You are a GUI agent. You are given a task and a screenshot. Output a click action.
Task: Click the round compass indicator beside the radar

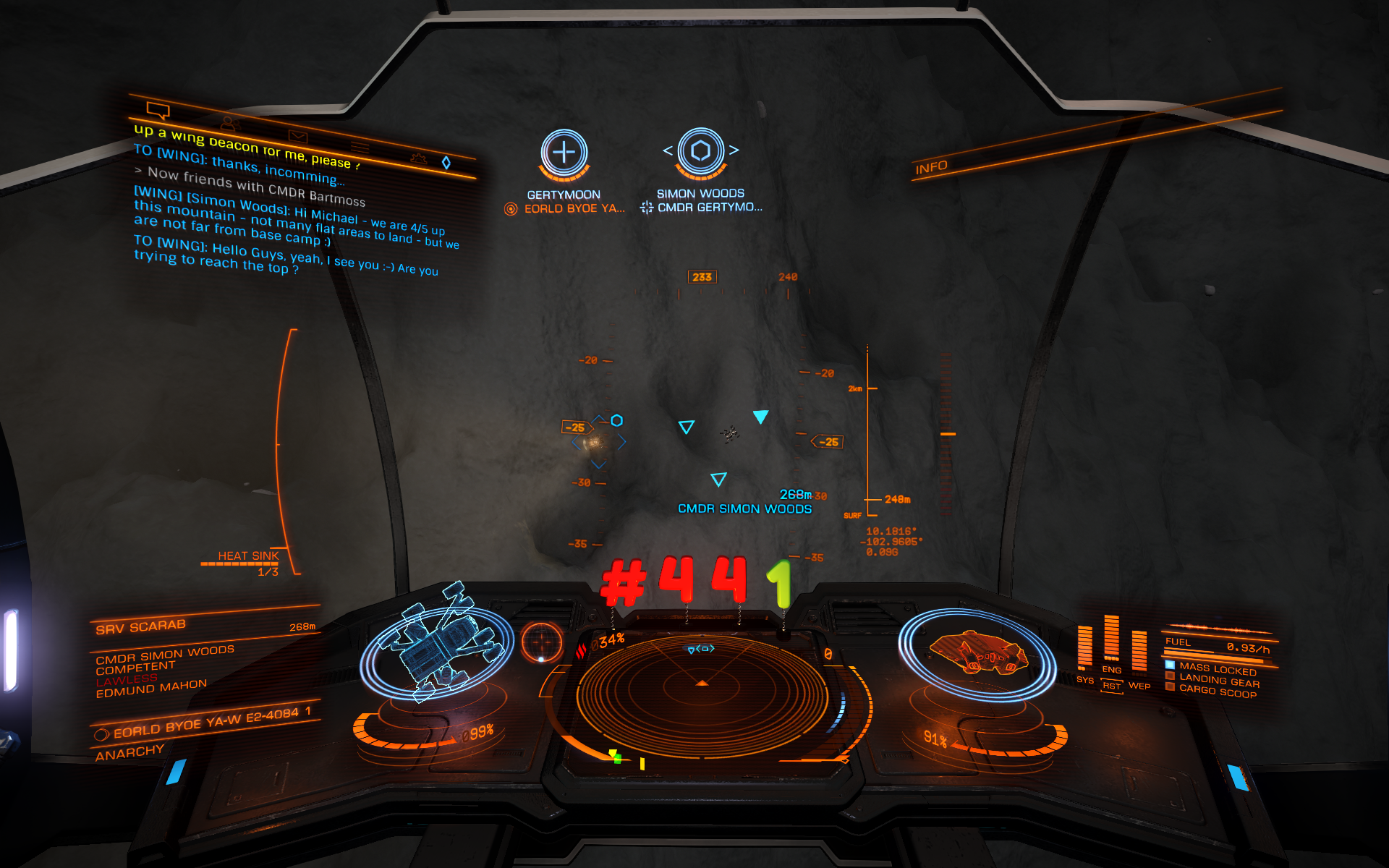point(541,642)
